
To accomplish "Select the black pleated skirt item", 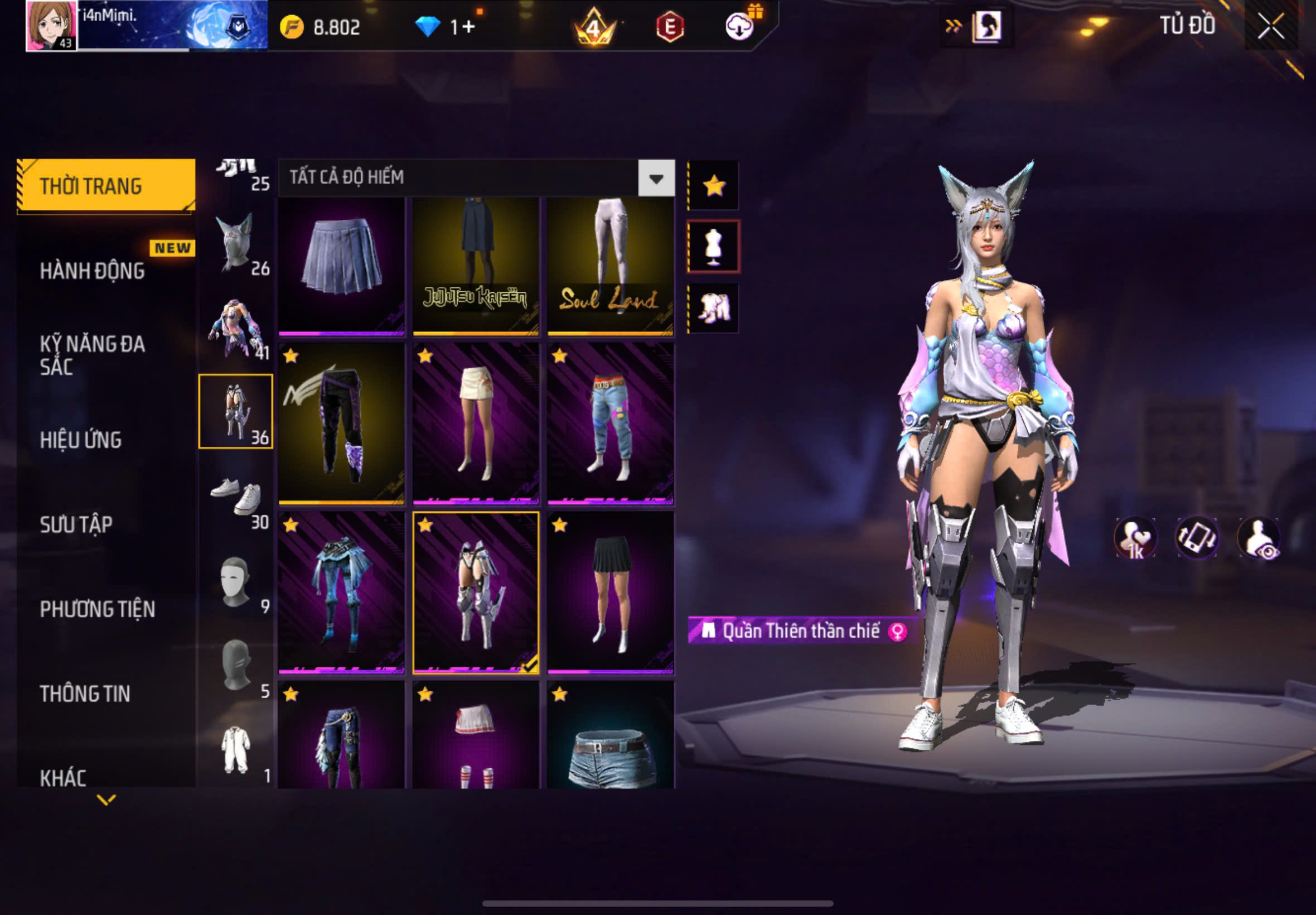I will coord(610,593).
